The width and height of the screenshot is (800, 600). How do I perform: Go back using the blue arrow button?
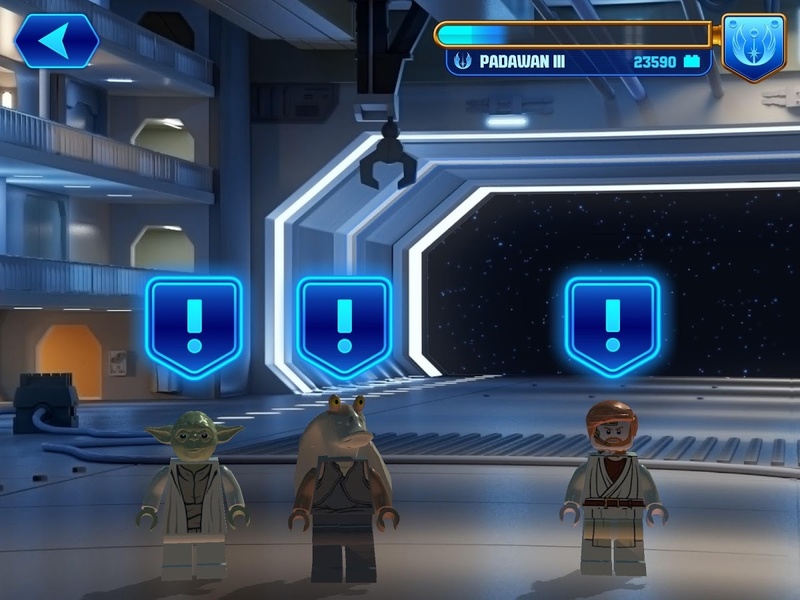pyautogui.click(x=56, y=41)
